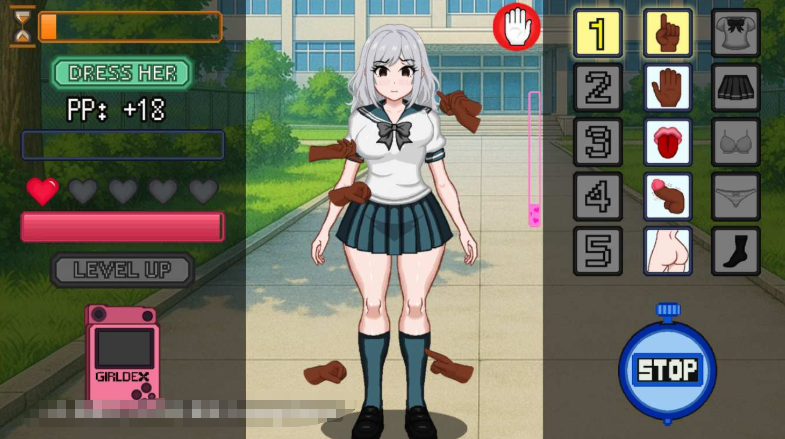The image size is (785, 439).
Task: Choose the number 3 slot
Action: coord(598,142)
